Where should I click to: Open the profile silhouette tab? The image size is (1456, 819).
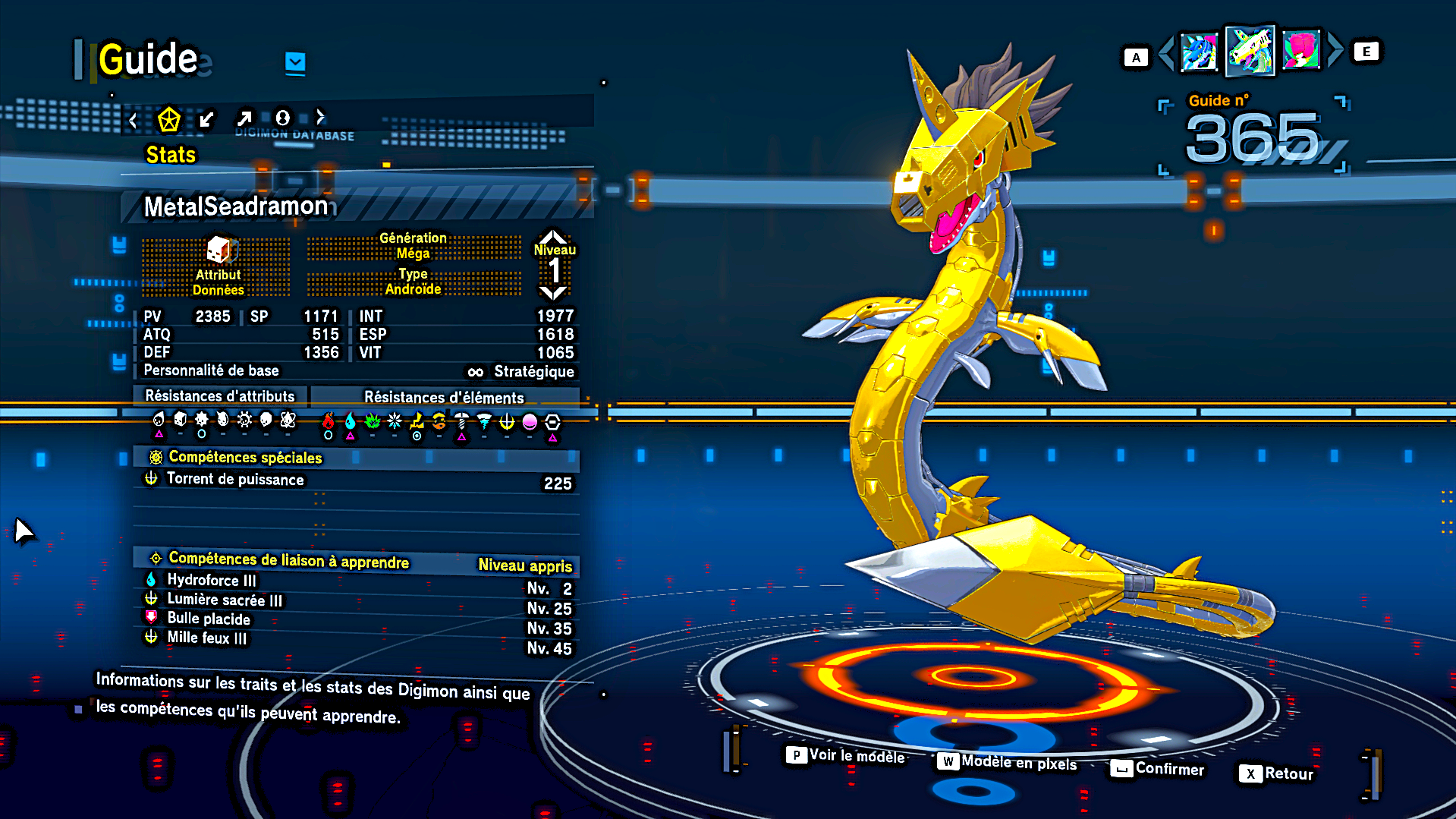click(282, 118)
